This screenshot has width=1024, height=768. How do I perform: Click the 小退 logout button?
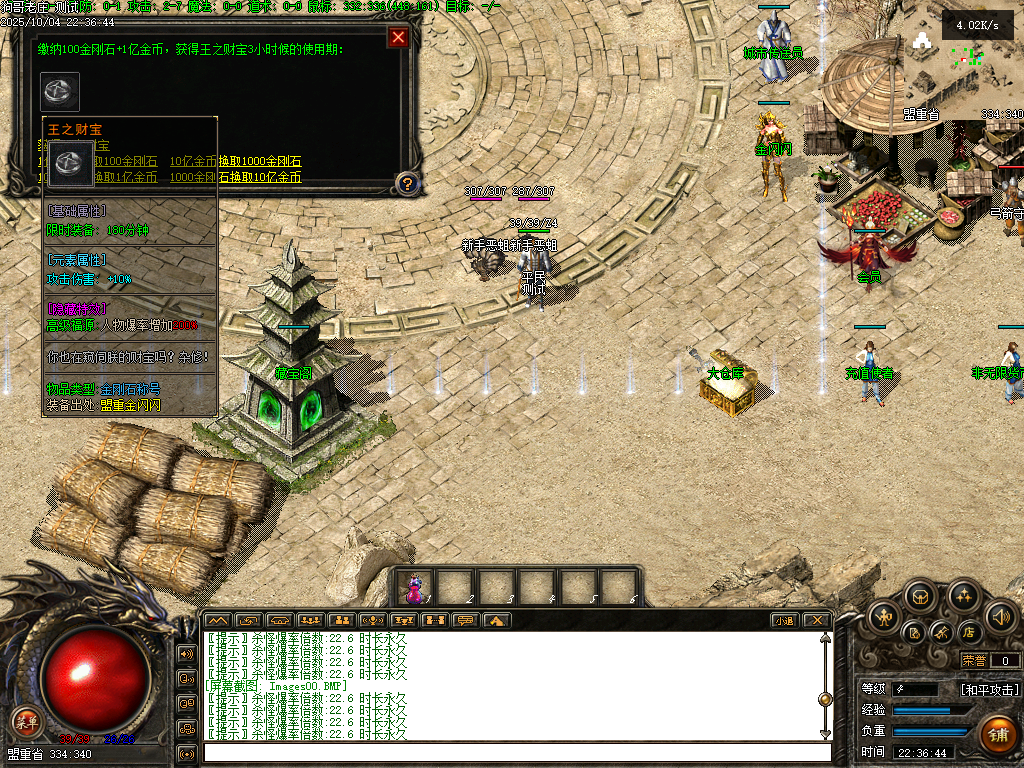pos(783,620)
